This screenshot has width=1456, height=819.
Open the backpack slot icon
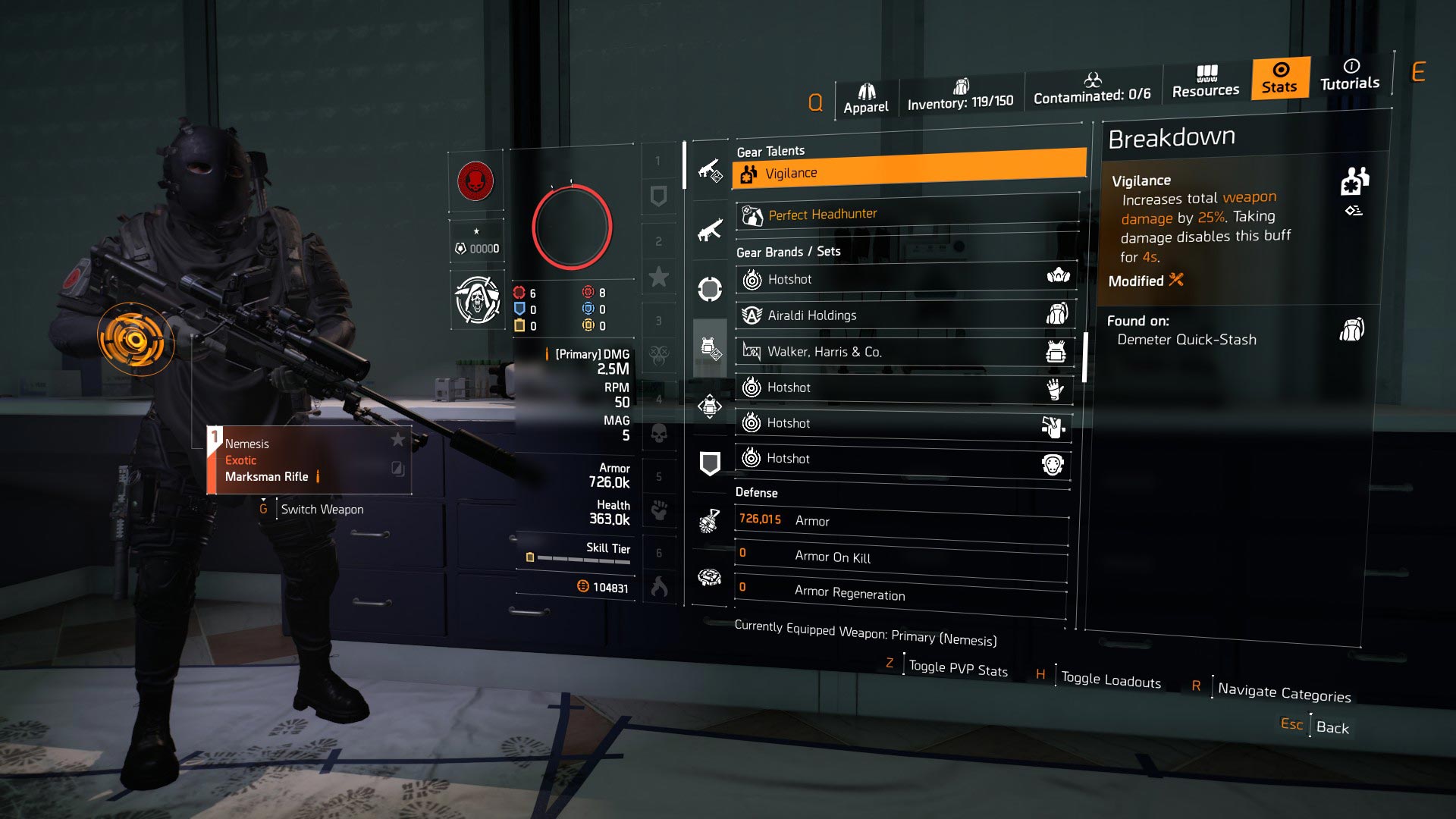pyautogui.click(x=709, y=405)
